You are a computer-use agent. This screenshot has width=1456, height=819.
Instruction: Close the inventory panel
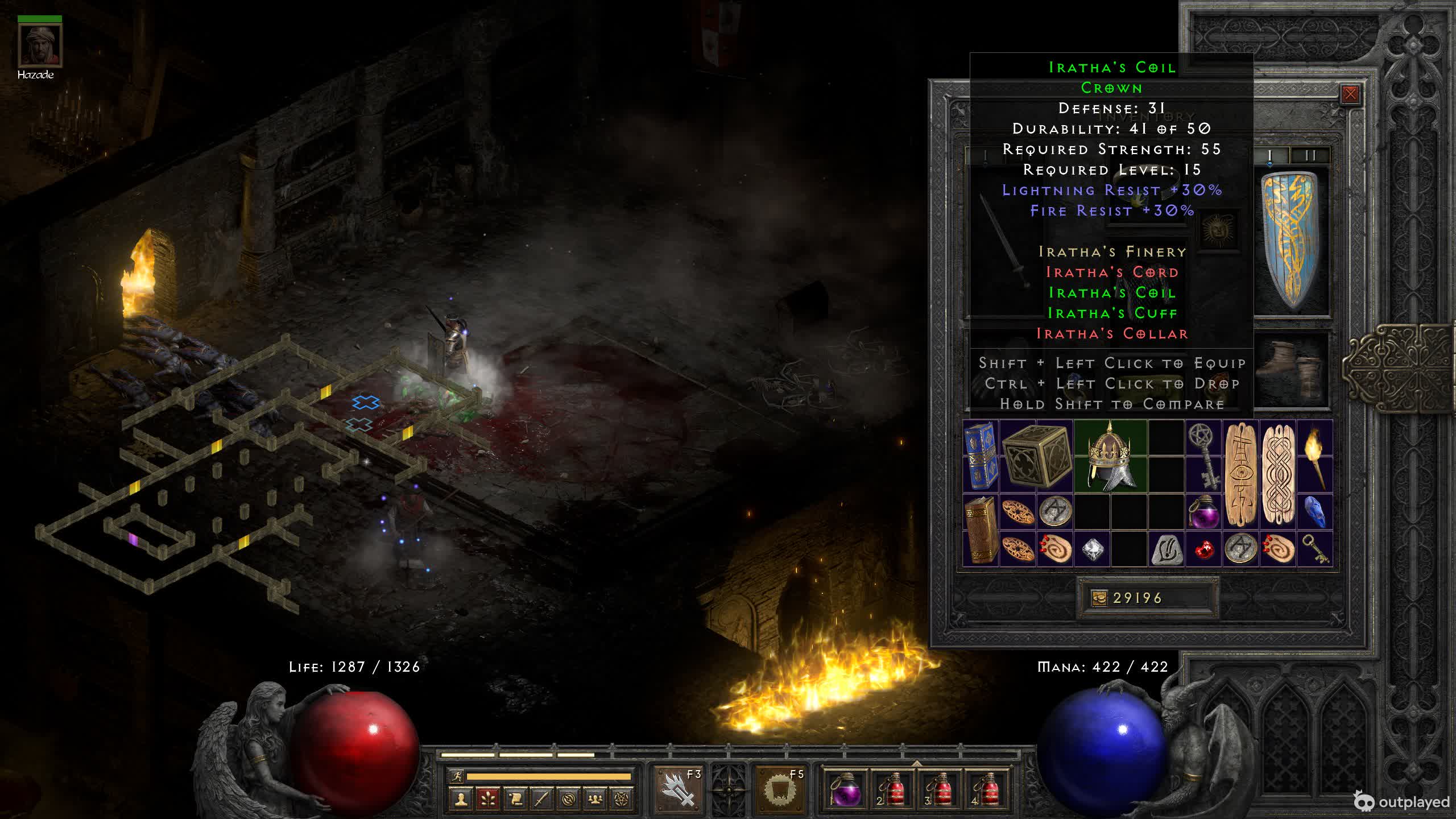click(1350, 94)
